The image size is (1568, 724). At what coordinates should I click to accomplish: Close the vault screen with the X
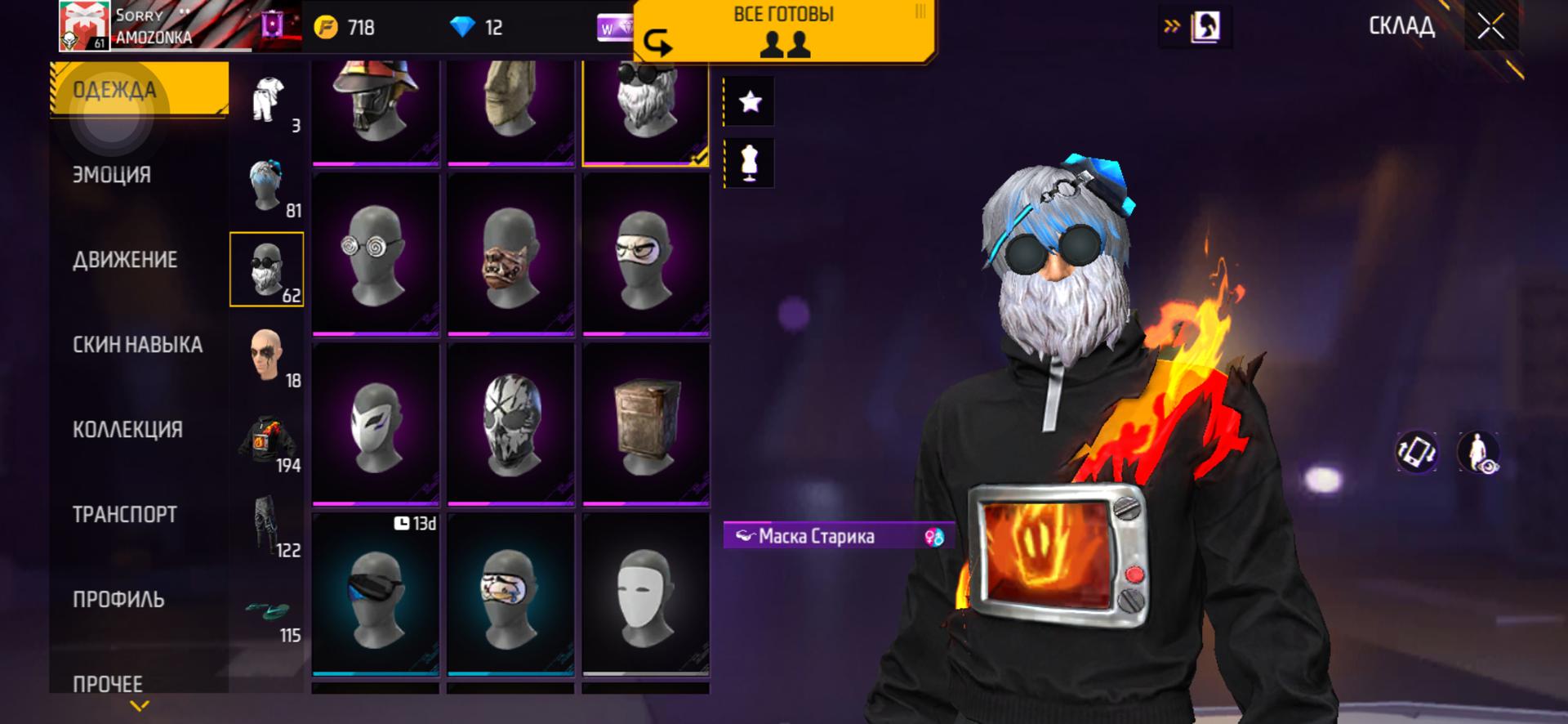[x=1490, y=27]
